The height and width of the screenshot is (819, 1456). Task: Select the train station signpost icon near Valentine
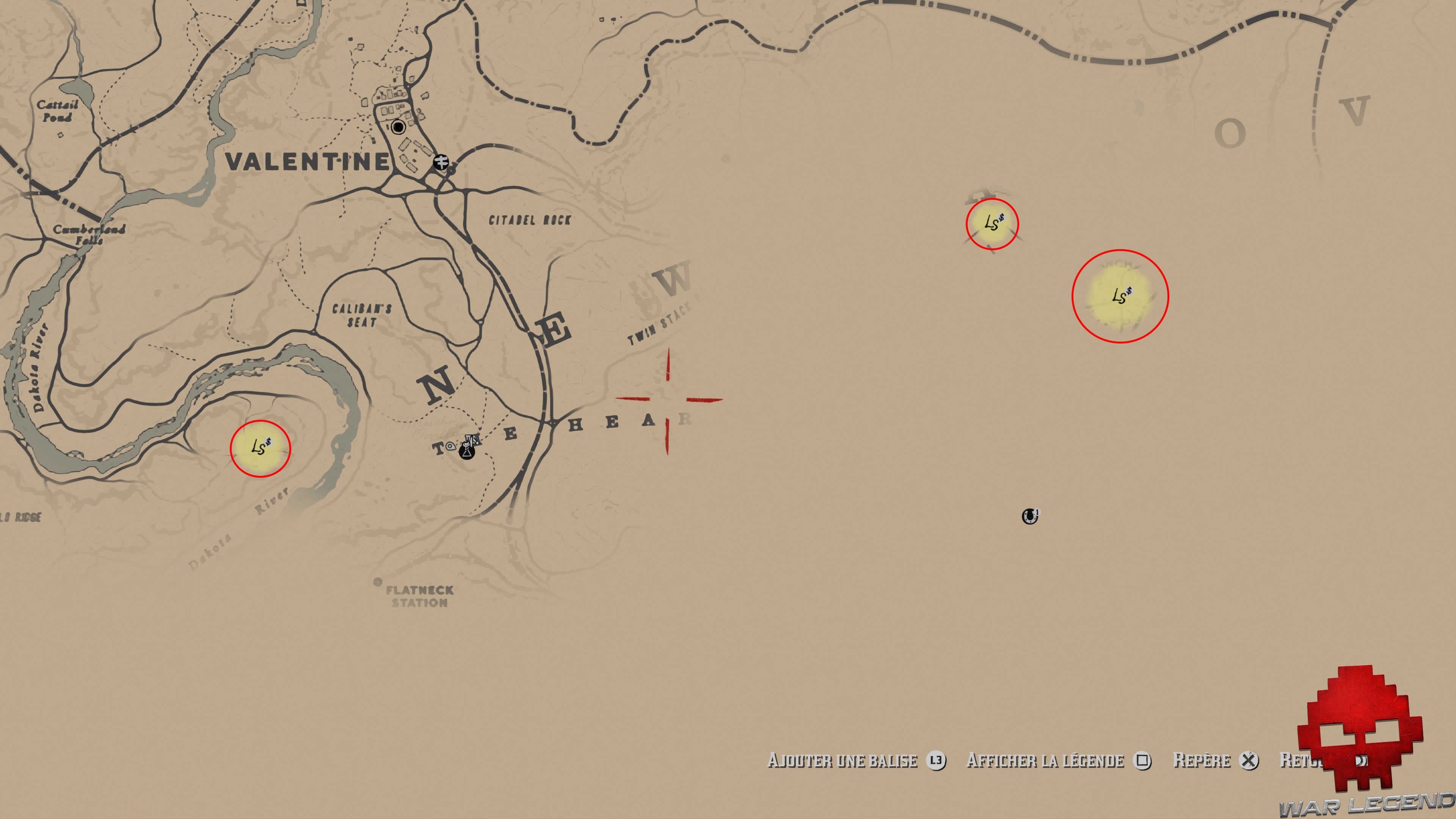tap(441, 162)
